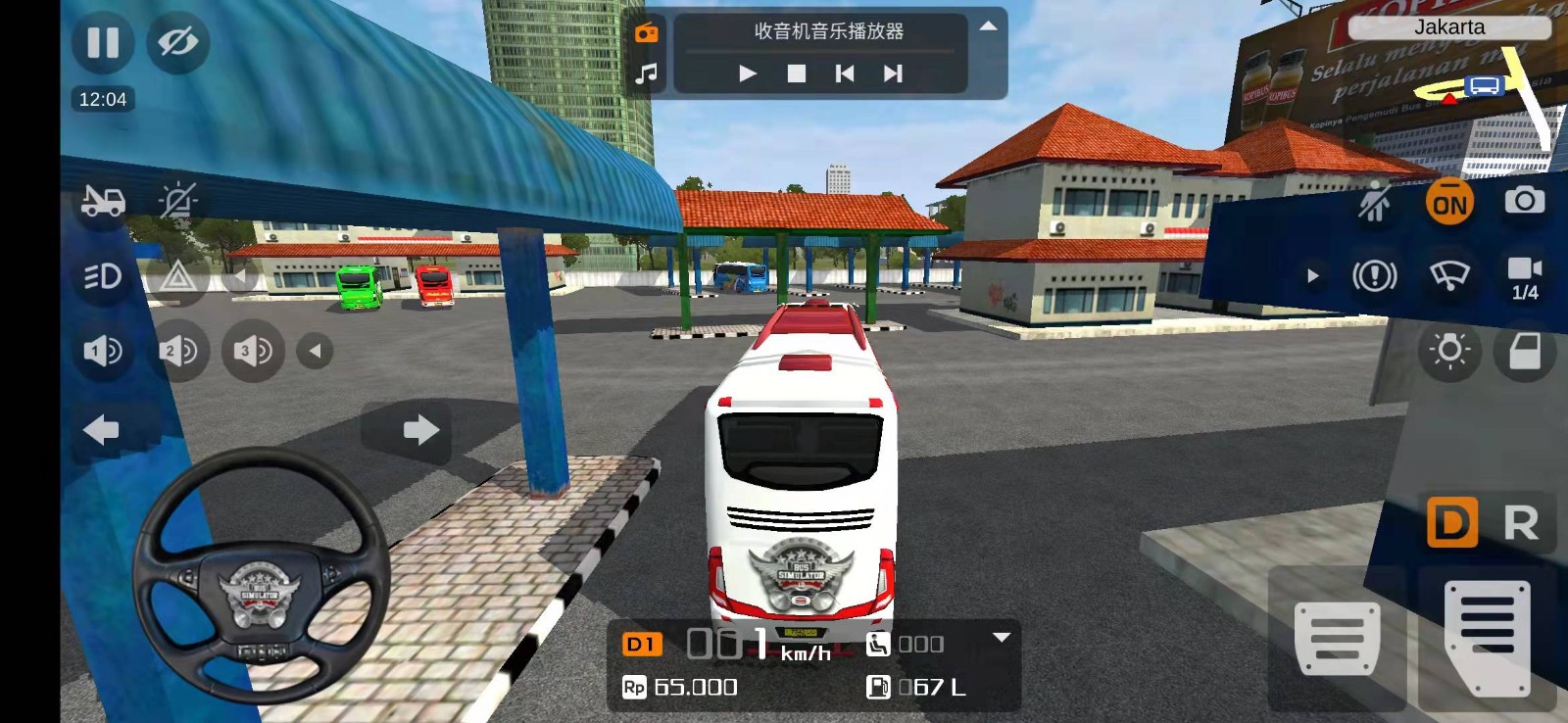Sound horn number 1
The image size is (1568, 723).
click(x=103, y=351)
